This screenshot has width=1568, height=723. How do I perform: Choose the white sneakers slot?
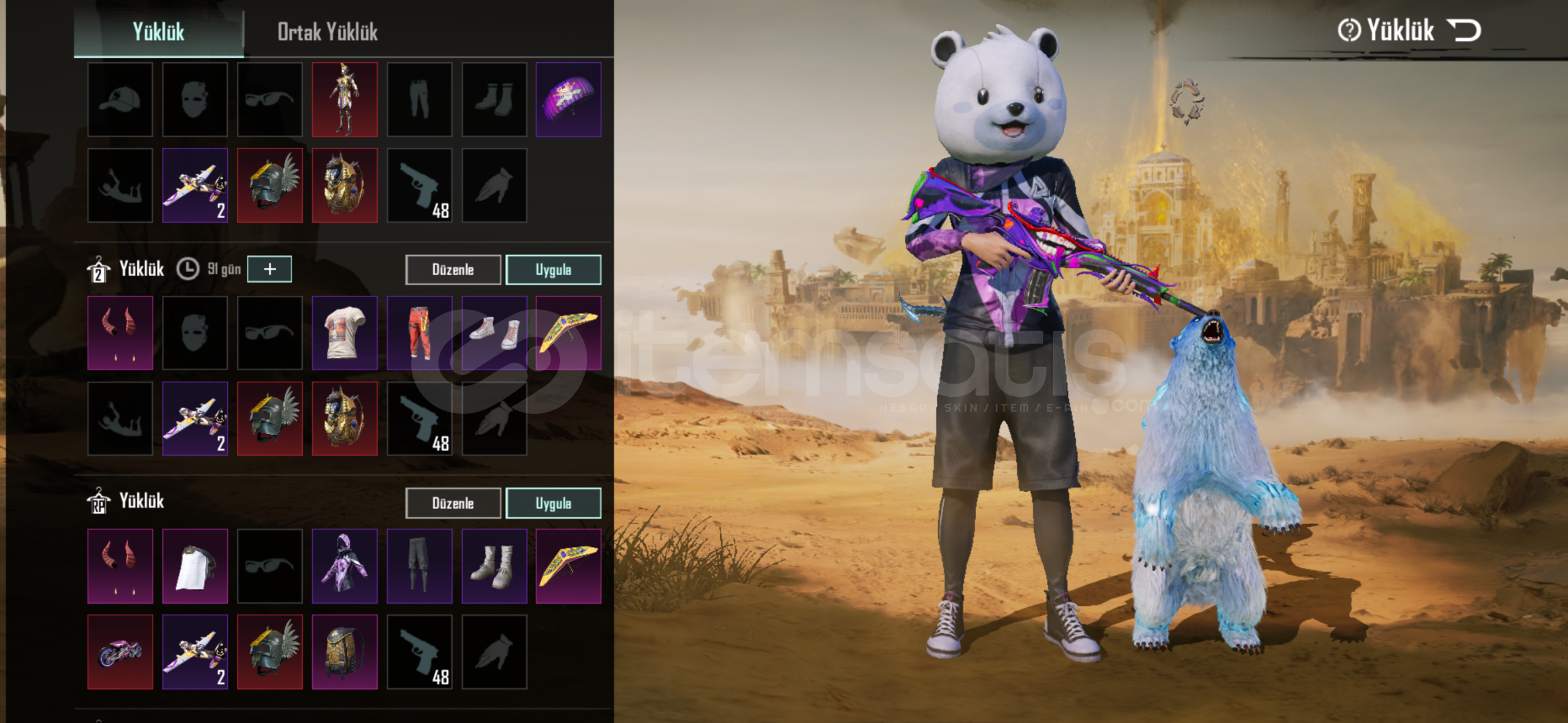(x=494, y=333)
